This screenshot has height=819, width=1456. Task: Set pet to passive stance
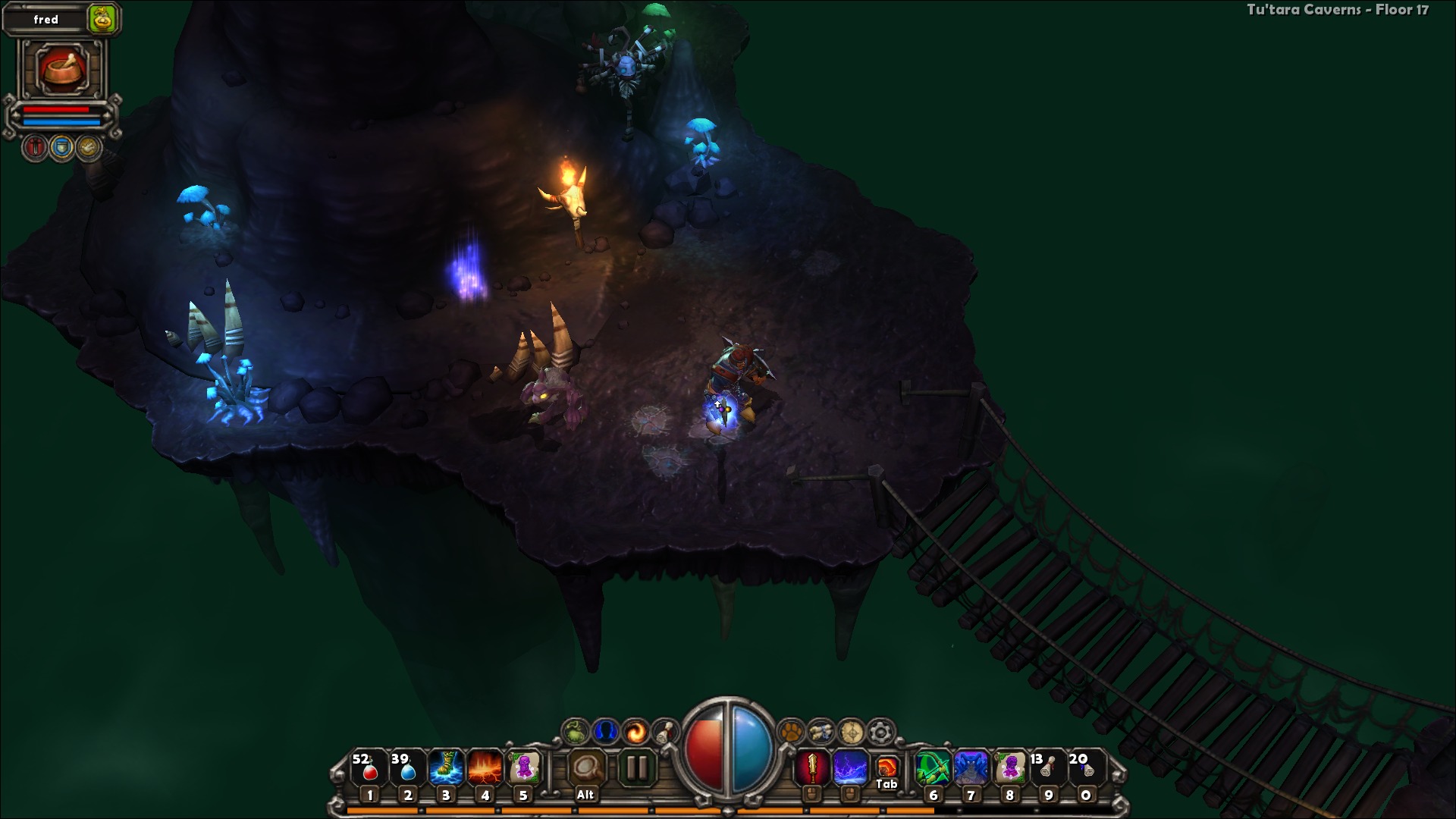[x=89, y=147]
